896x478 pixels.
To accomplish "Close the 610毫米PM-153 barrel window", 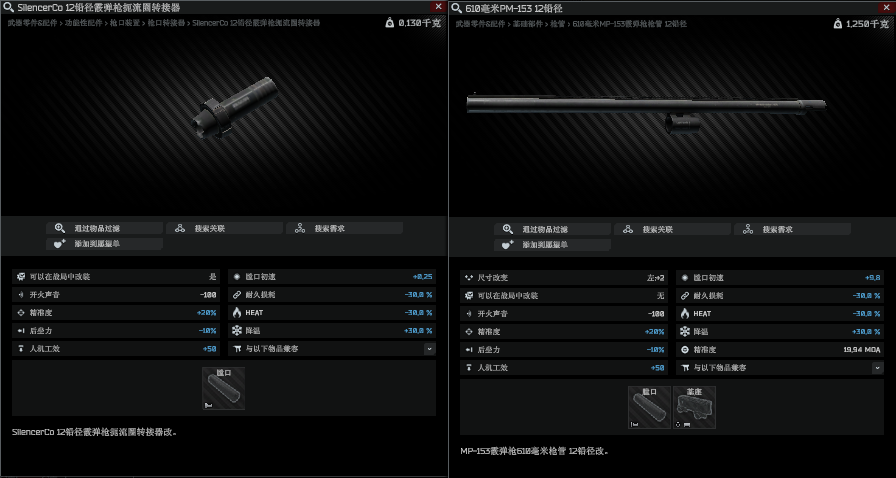I will (x=886, y=7).
